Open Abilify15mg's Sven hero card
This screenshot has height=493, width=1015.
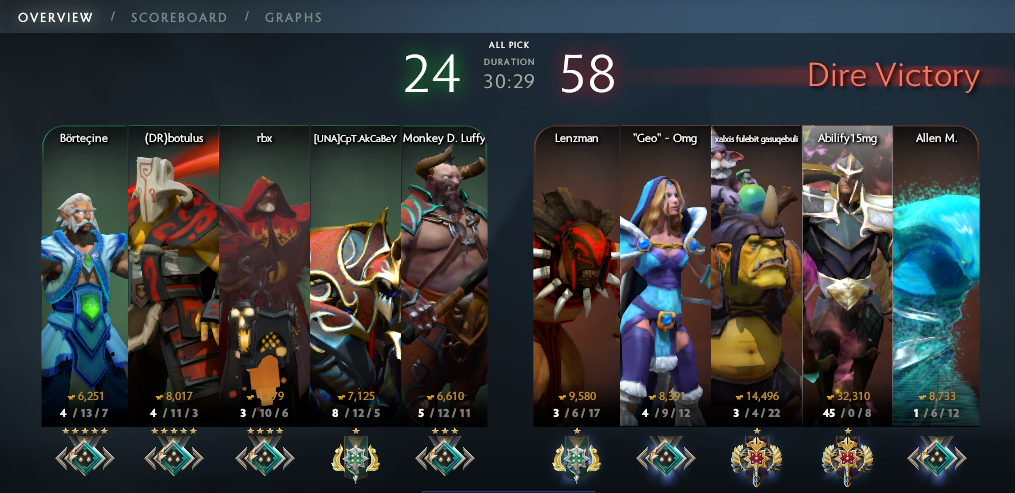tap(847, 270)
